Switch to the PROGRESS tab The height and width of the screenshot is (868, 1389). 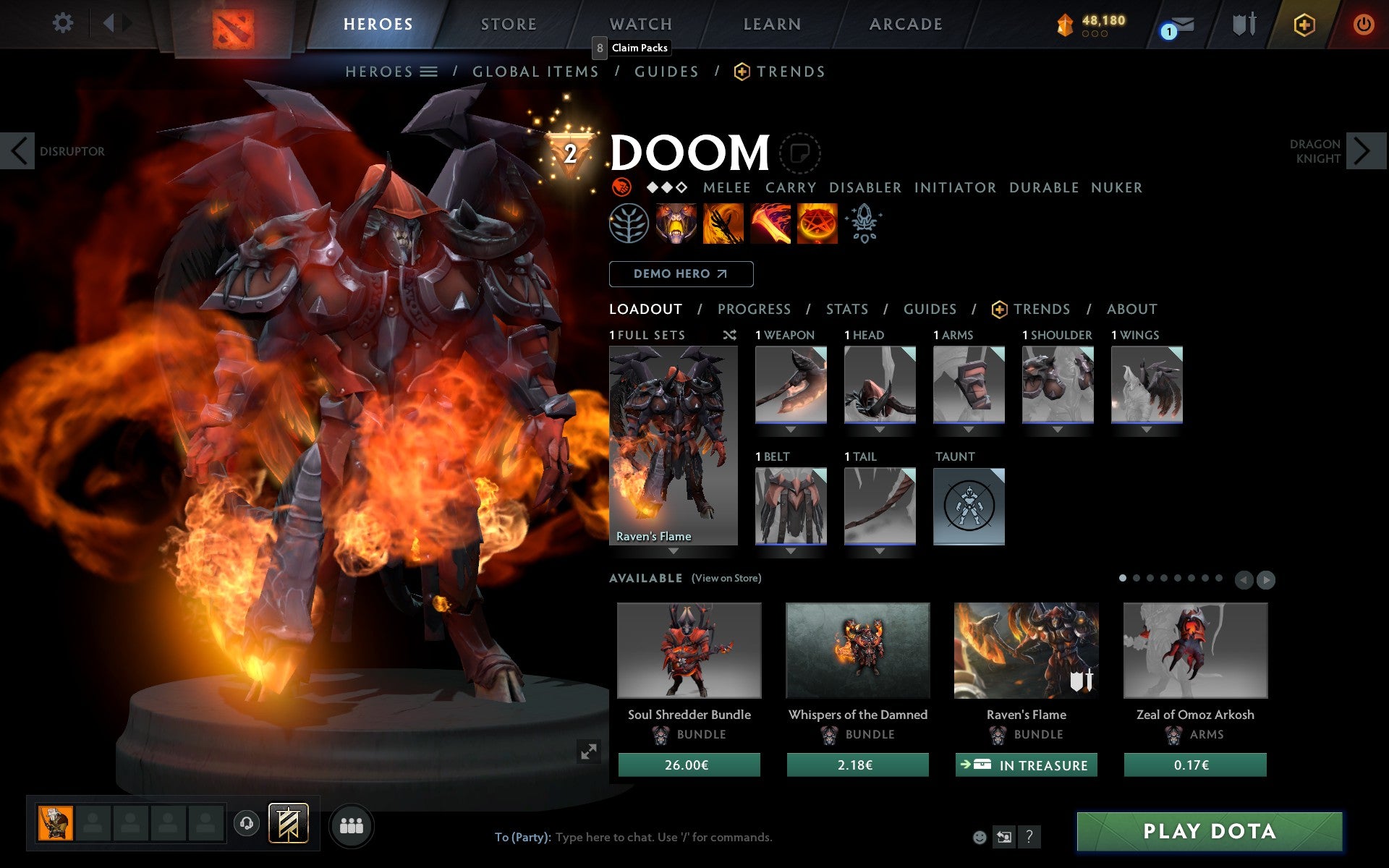point(754,309)
